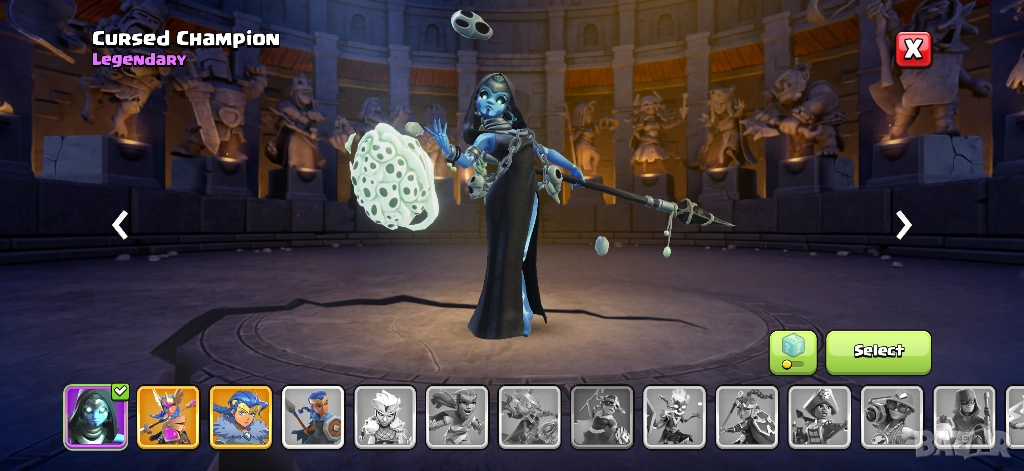Select the default champion skin with spear and shield
The image size is (1024, 471).
313,416
